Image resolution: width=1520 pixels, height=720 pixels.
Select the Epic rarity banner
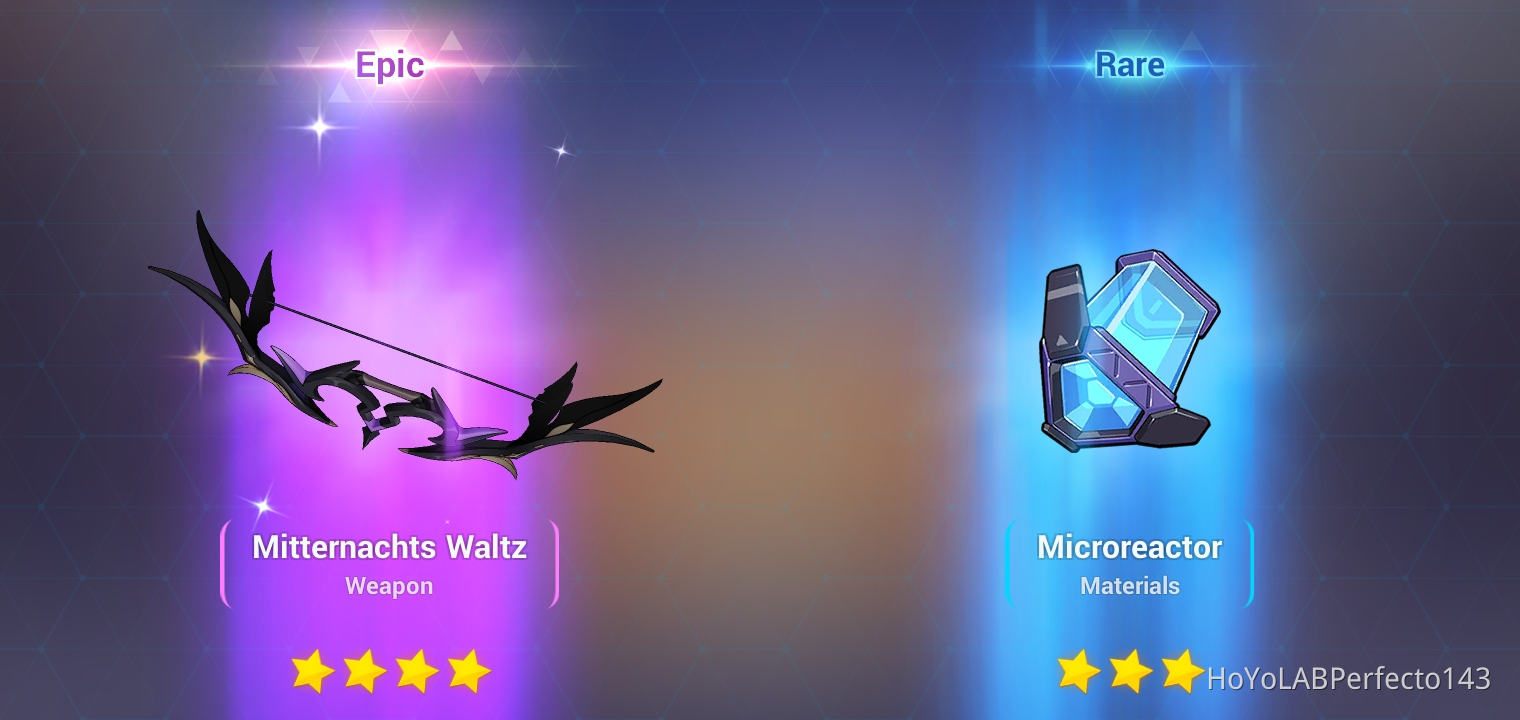click(x=390, y=64)
